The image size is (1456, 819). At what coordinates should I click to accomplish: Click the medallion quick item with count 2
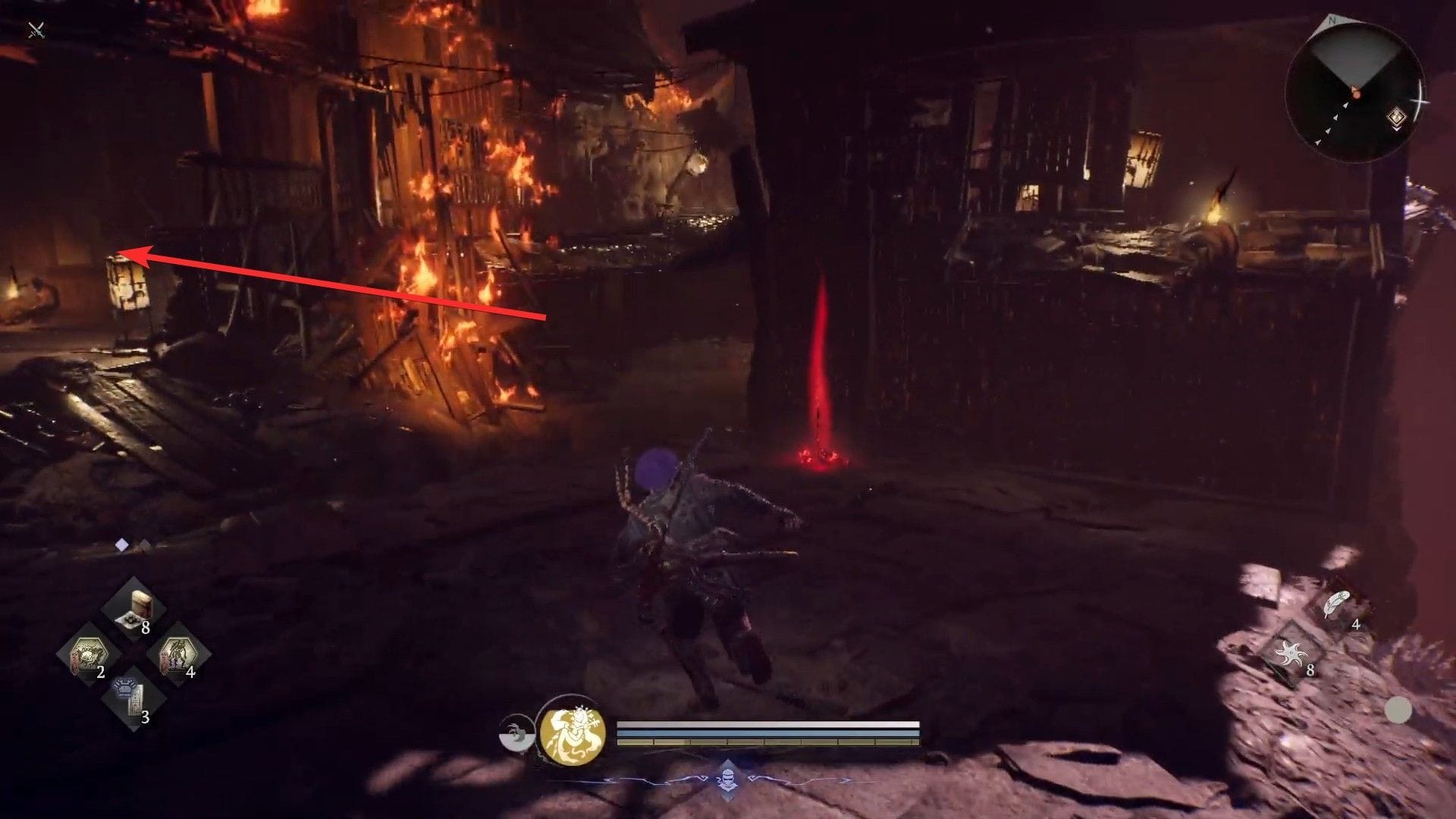pos(89,653)
